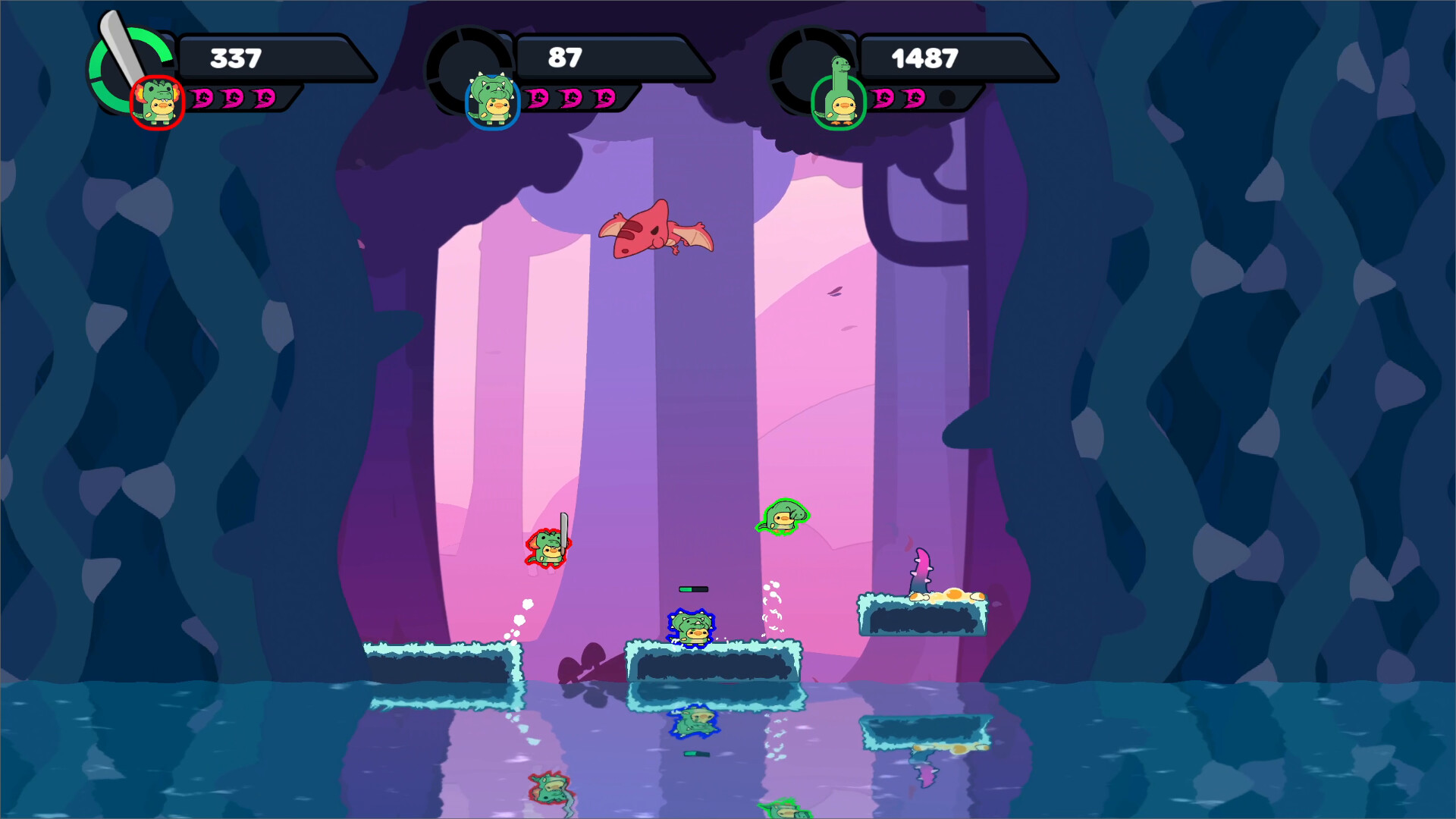Click the first pink dino life token for player one
Image resolution: width=1456 pixels, height=819 pixels.
(201, 99)
